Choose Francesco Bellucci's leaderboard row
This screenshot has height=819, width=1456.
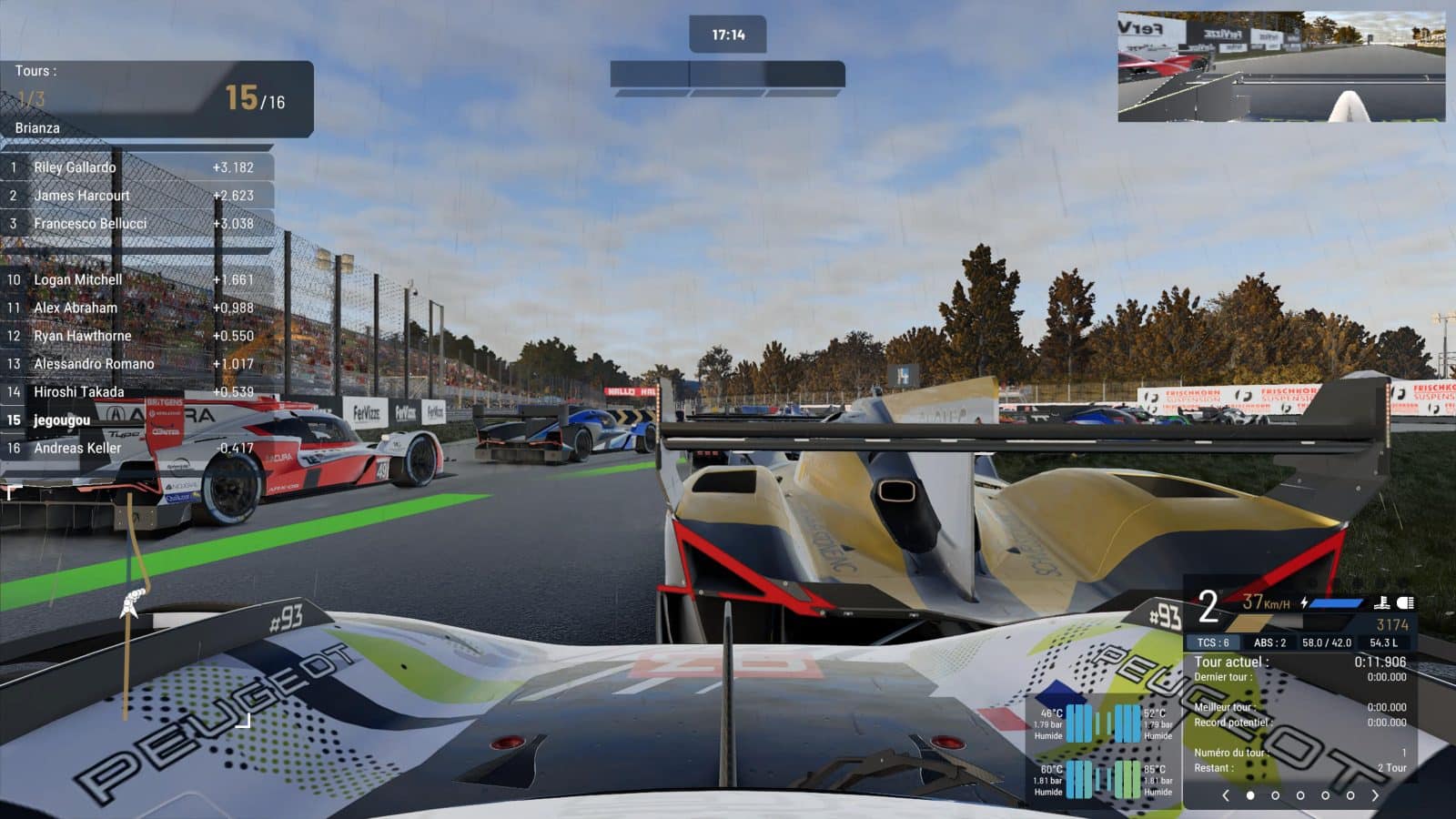(x=136, y=224)
